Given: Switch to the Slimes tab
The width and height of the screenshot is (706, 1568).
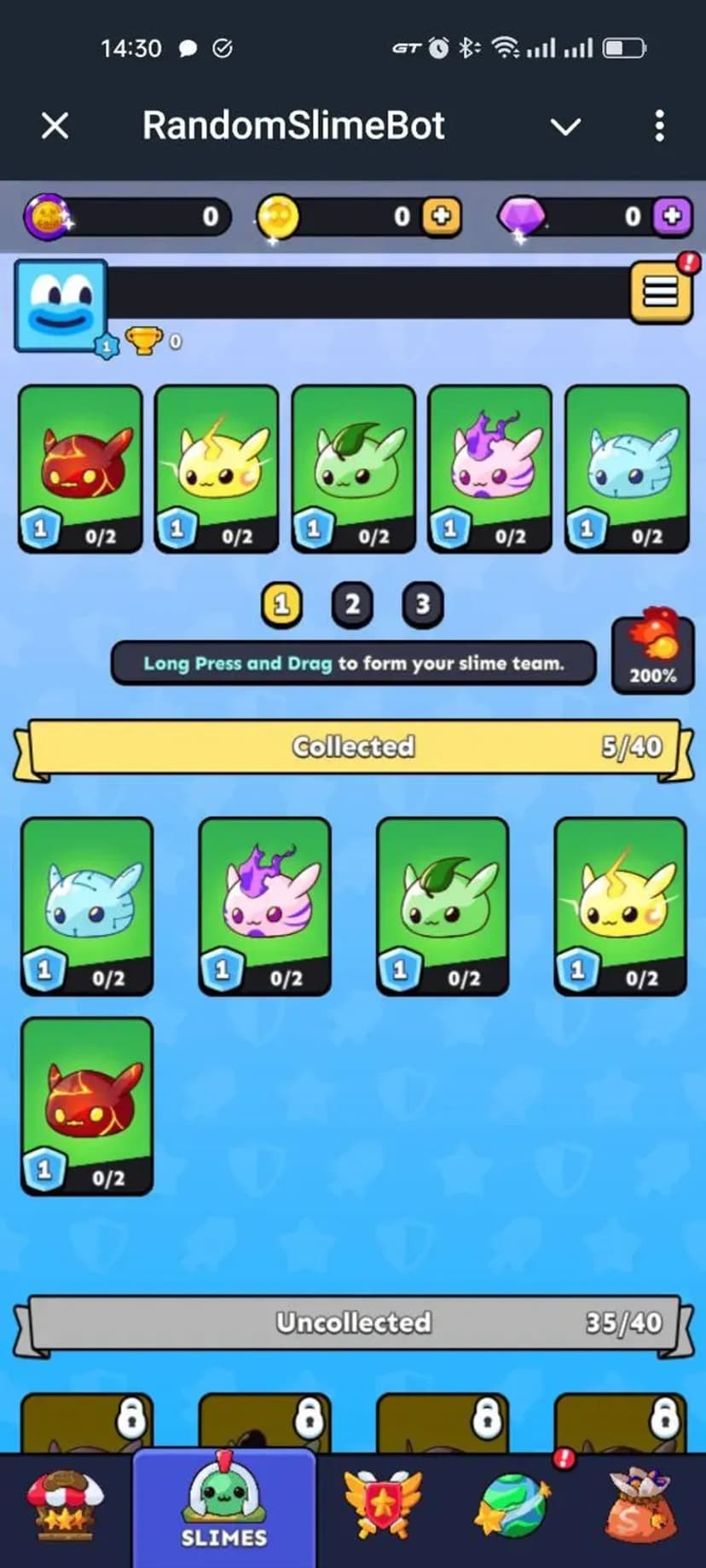Looking at the screenshot, I should point(224,1507).
